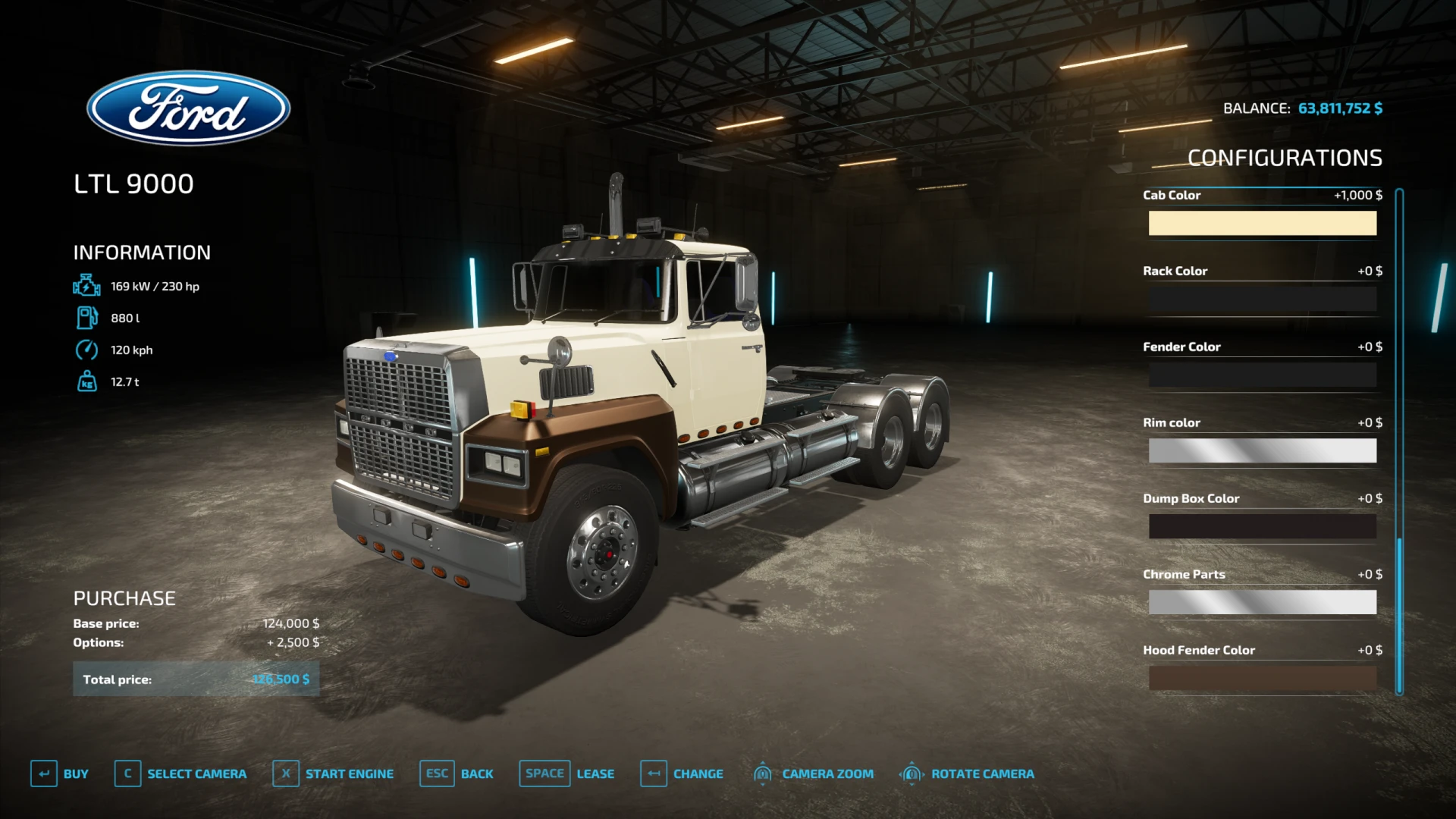Click the C key icon for Select Camera
Screen dimensions: 1456x819
click(127, 773)
